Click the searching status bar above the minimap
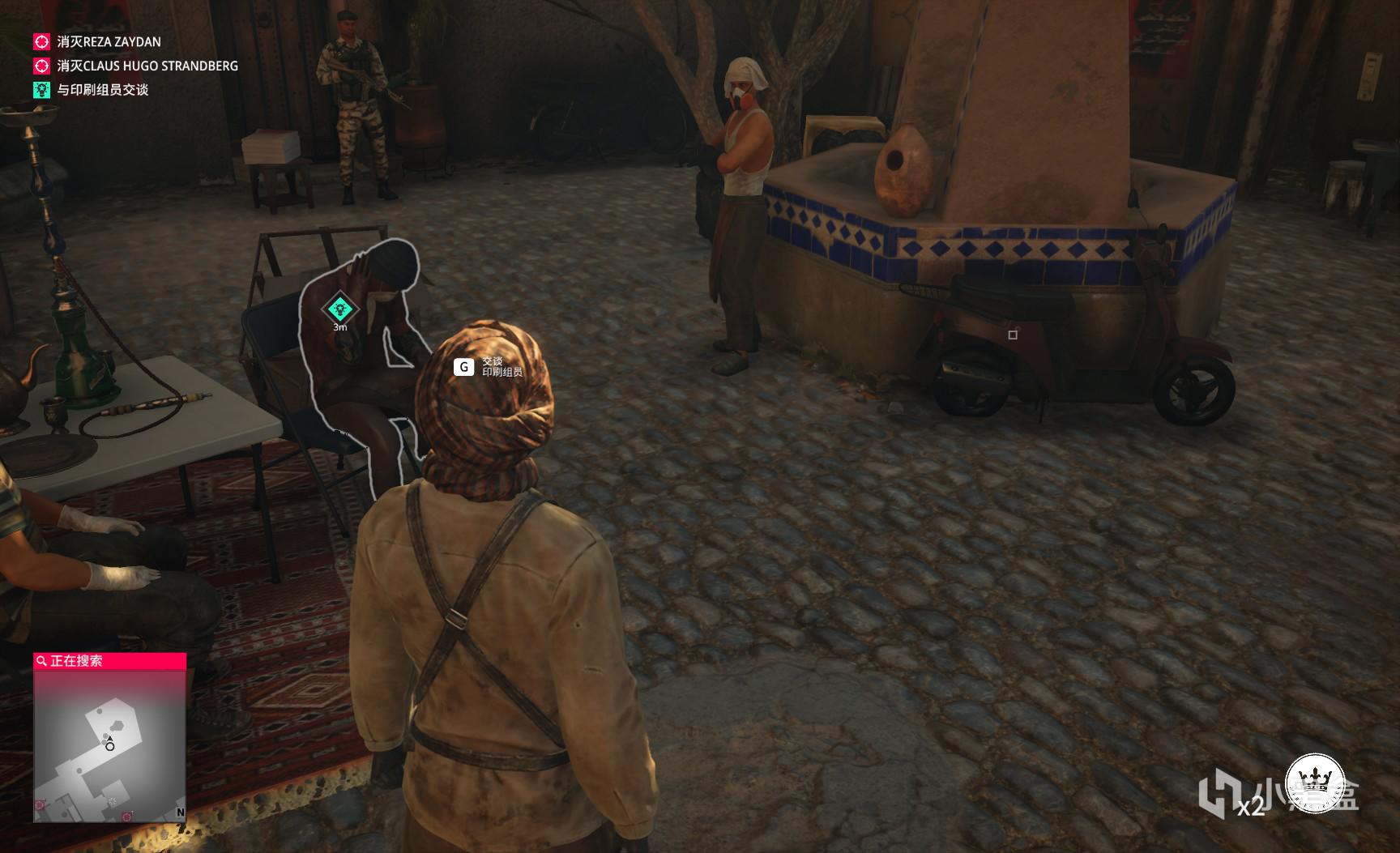1400x853 pixels. 110,661
